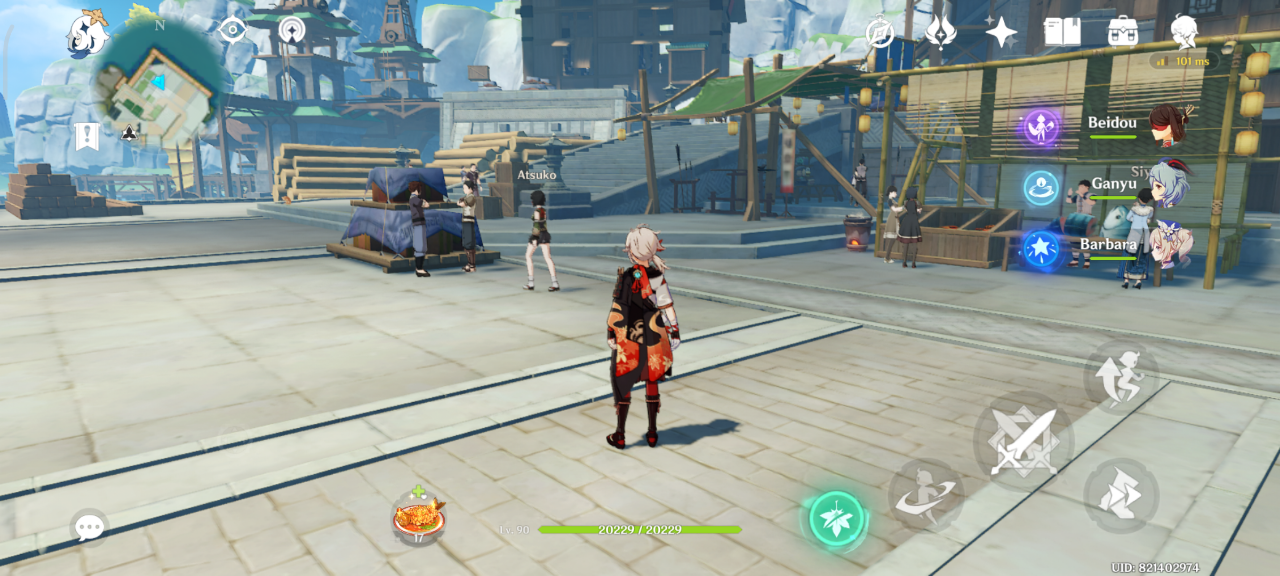Viewport: 1280px width, 576px height.
Task: Open the co-op mode icon
Action: [292, 30]
